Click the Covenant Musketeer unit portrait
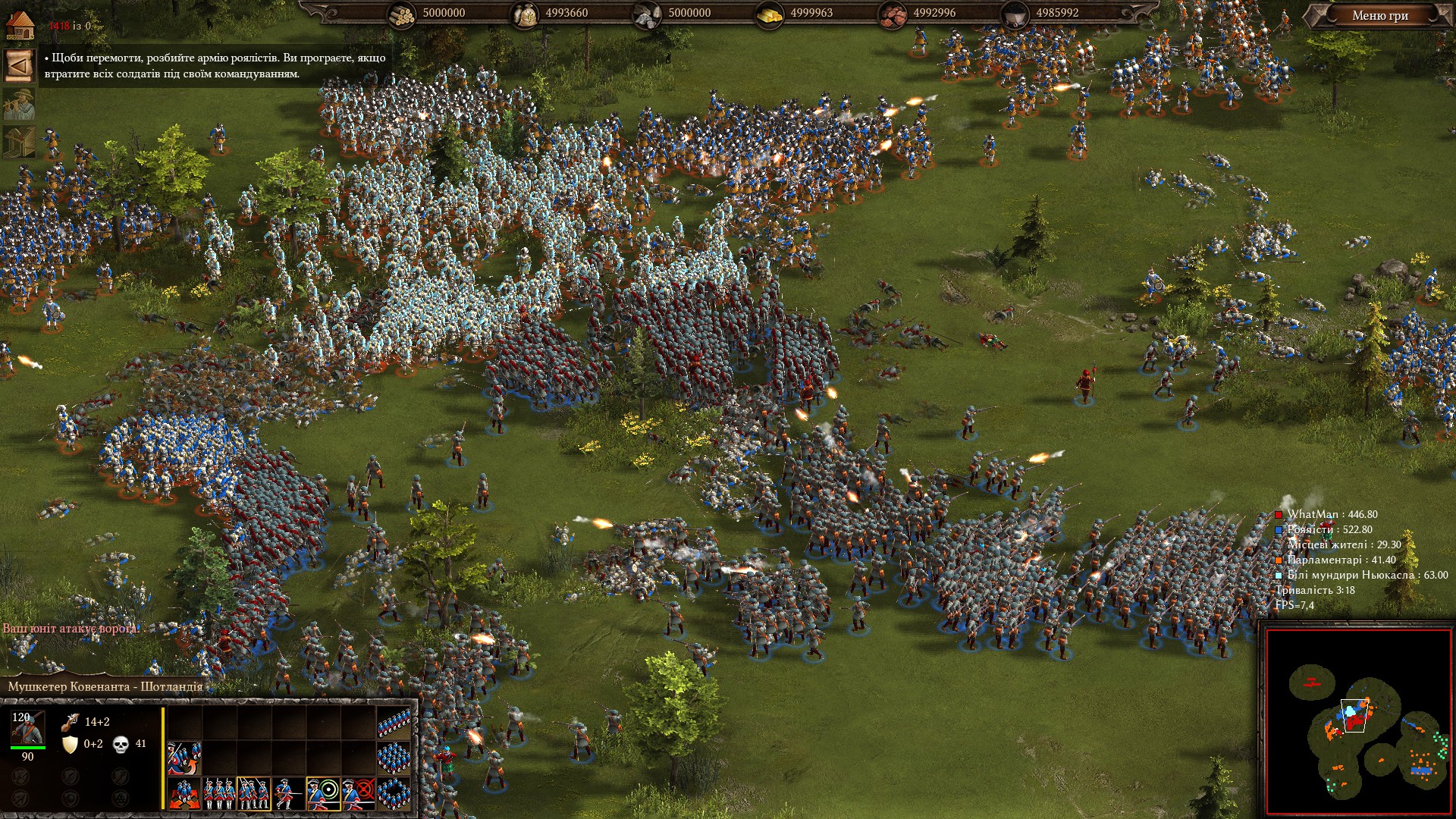The width and height of the screenshot is (1456, 819). point(27,728)
